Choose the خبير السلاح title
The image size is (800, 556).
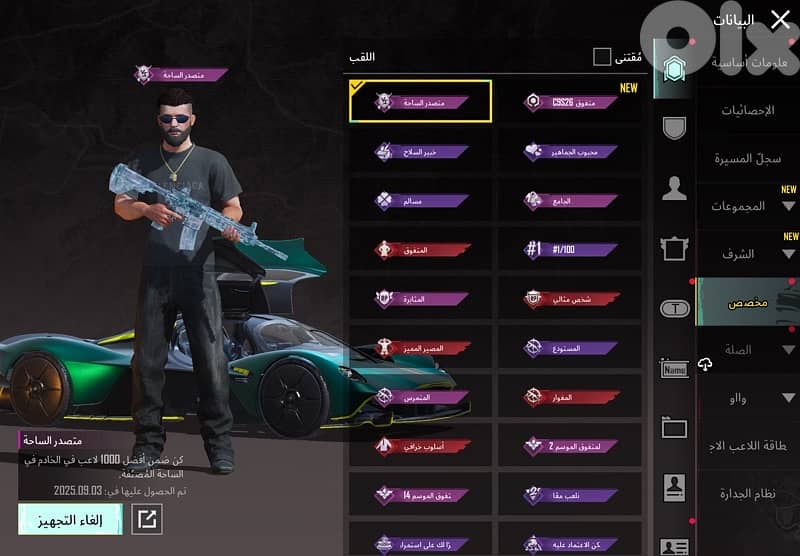pyautogui.click(x=421, y=152)
